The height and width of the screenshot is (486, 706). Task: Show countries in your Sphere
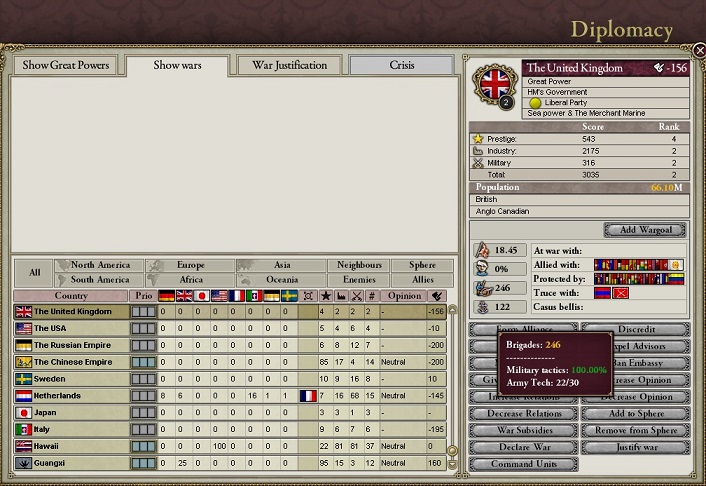pos(423,265)
